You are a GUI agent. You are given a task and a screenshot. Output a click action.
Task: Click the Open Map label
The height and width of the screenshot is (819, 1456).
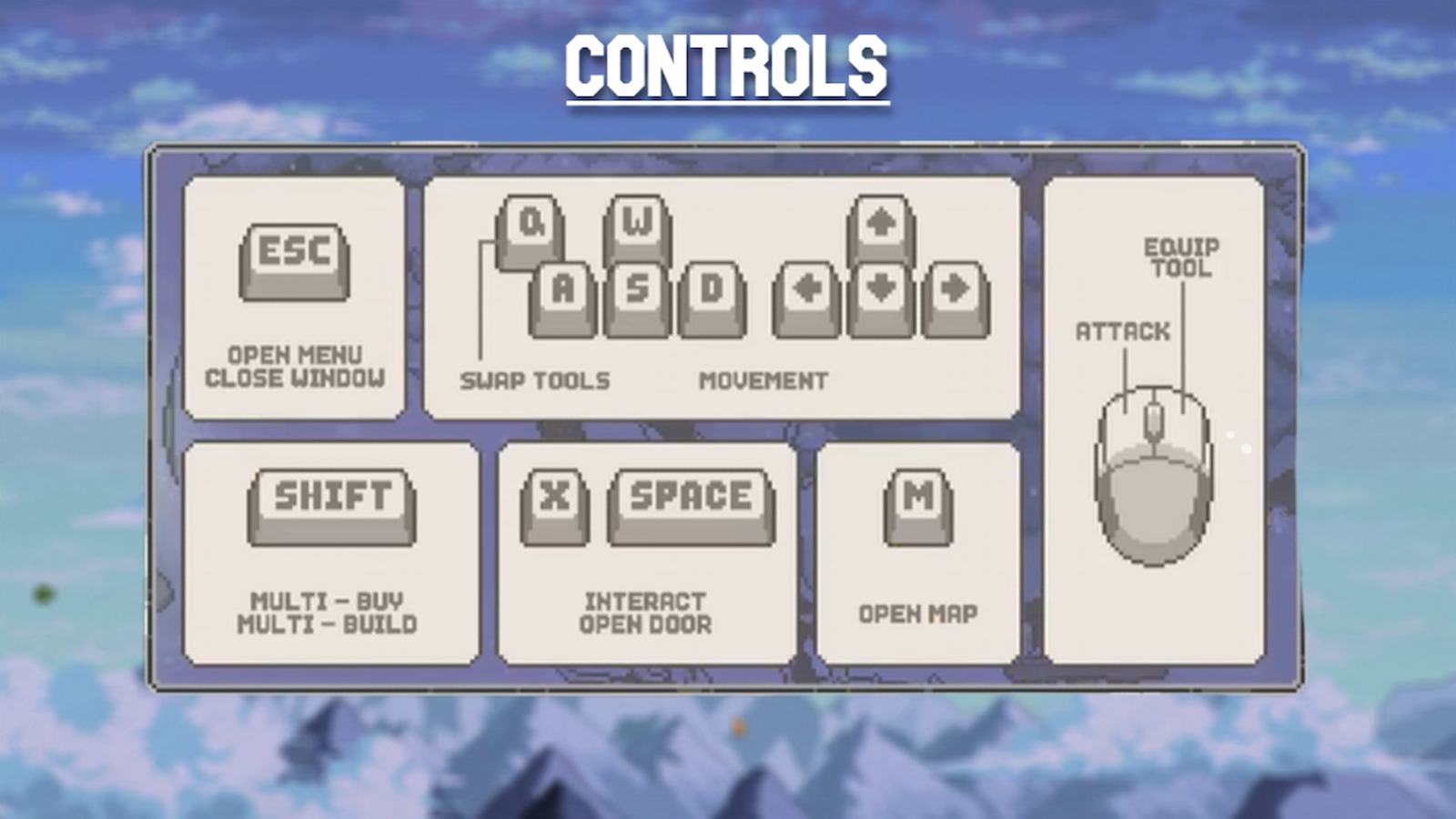918,614
